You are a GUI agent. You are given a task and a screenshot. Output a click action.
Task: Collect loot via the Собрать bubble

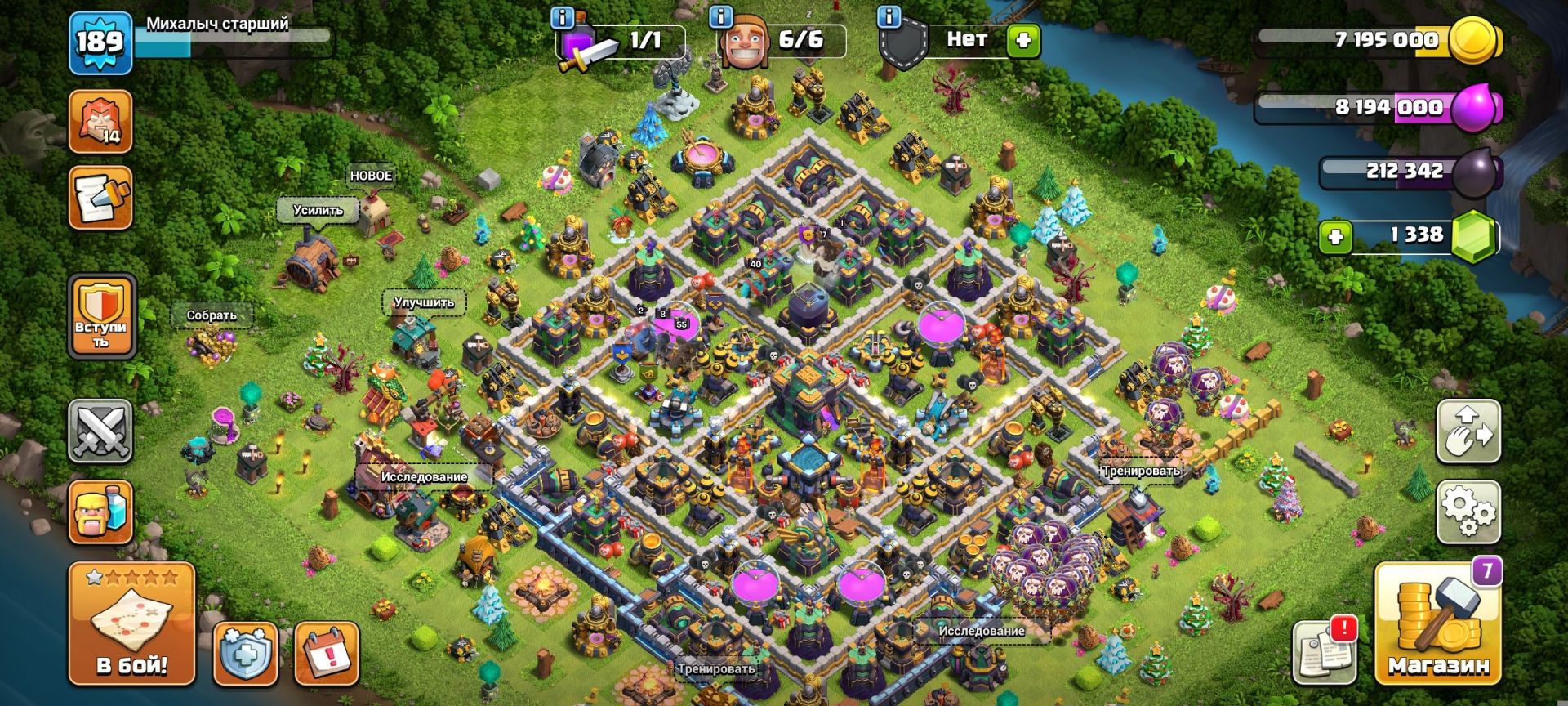(x=212, y=315)
